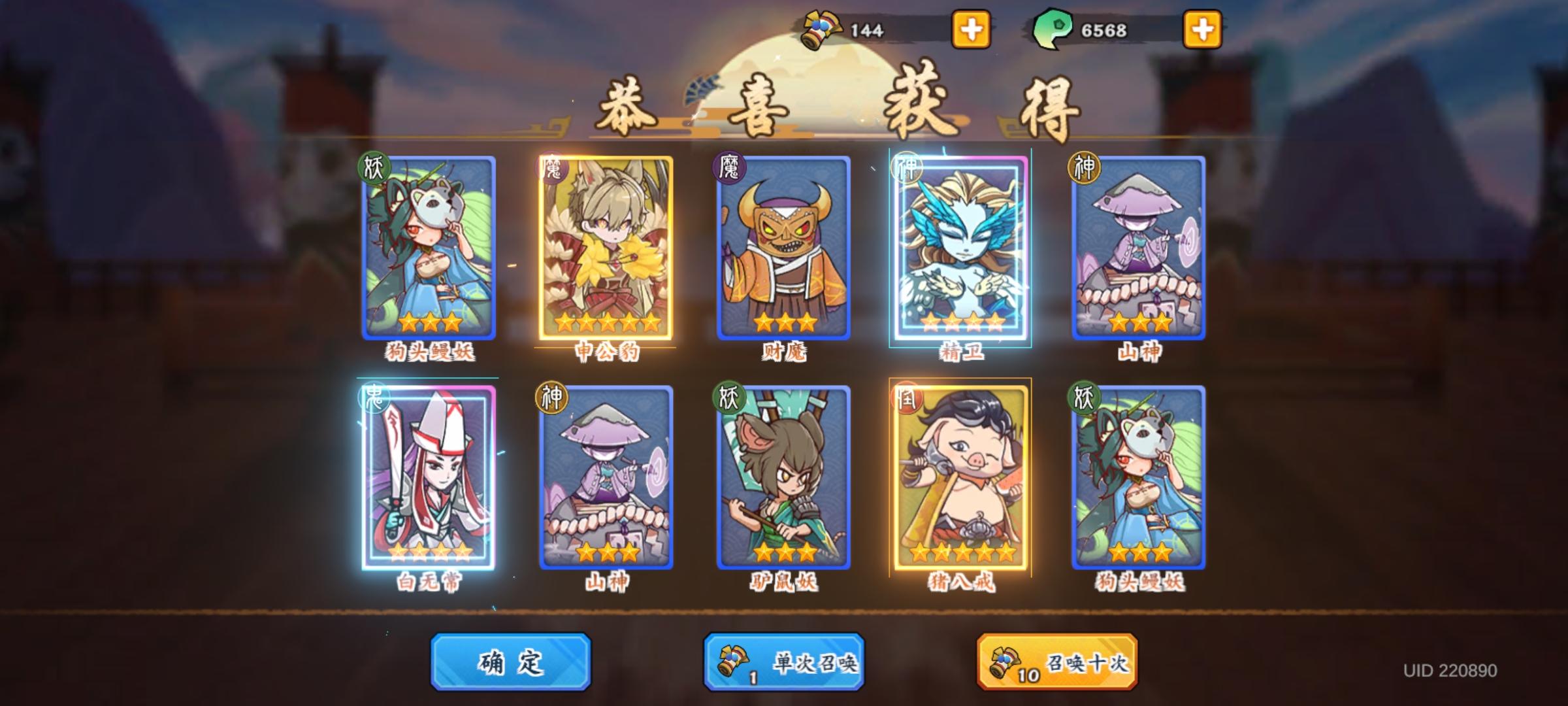Click the green jade currency icon

click(x=1053, y=27)
